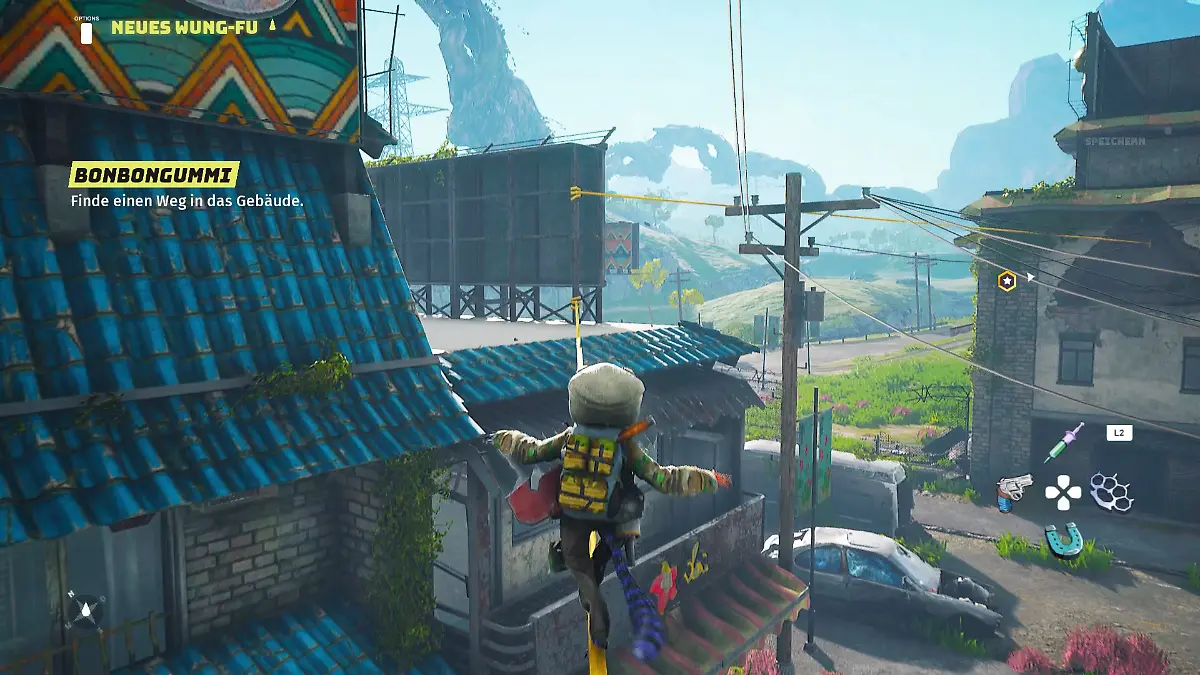Click the hexagonal quest waypoint marker

click(1007, 281)
